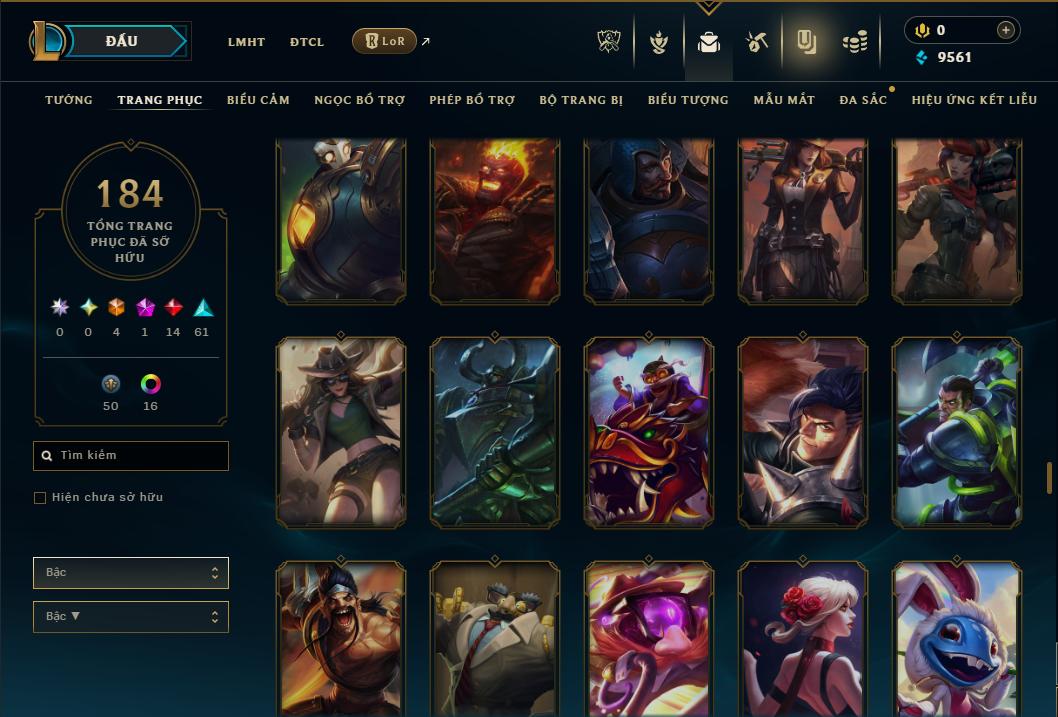Toggle the Hiện chưa sở hữu checkbox

[x=40, y=498]
